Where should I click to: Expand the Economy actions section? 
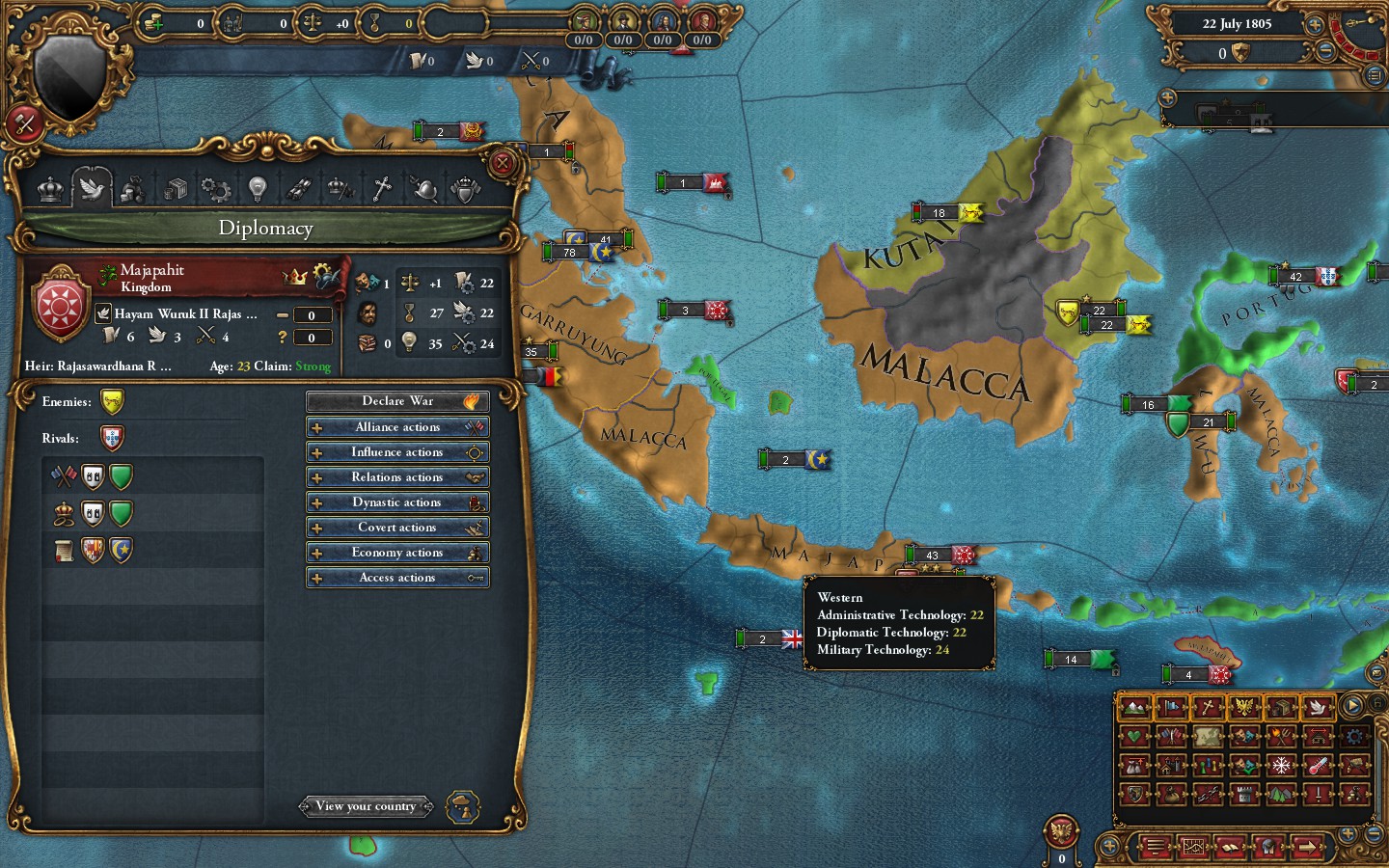point(397,553)
